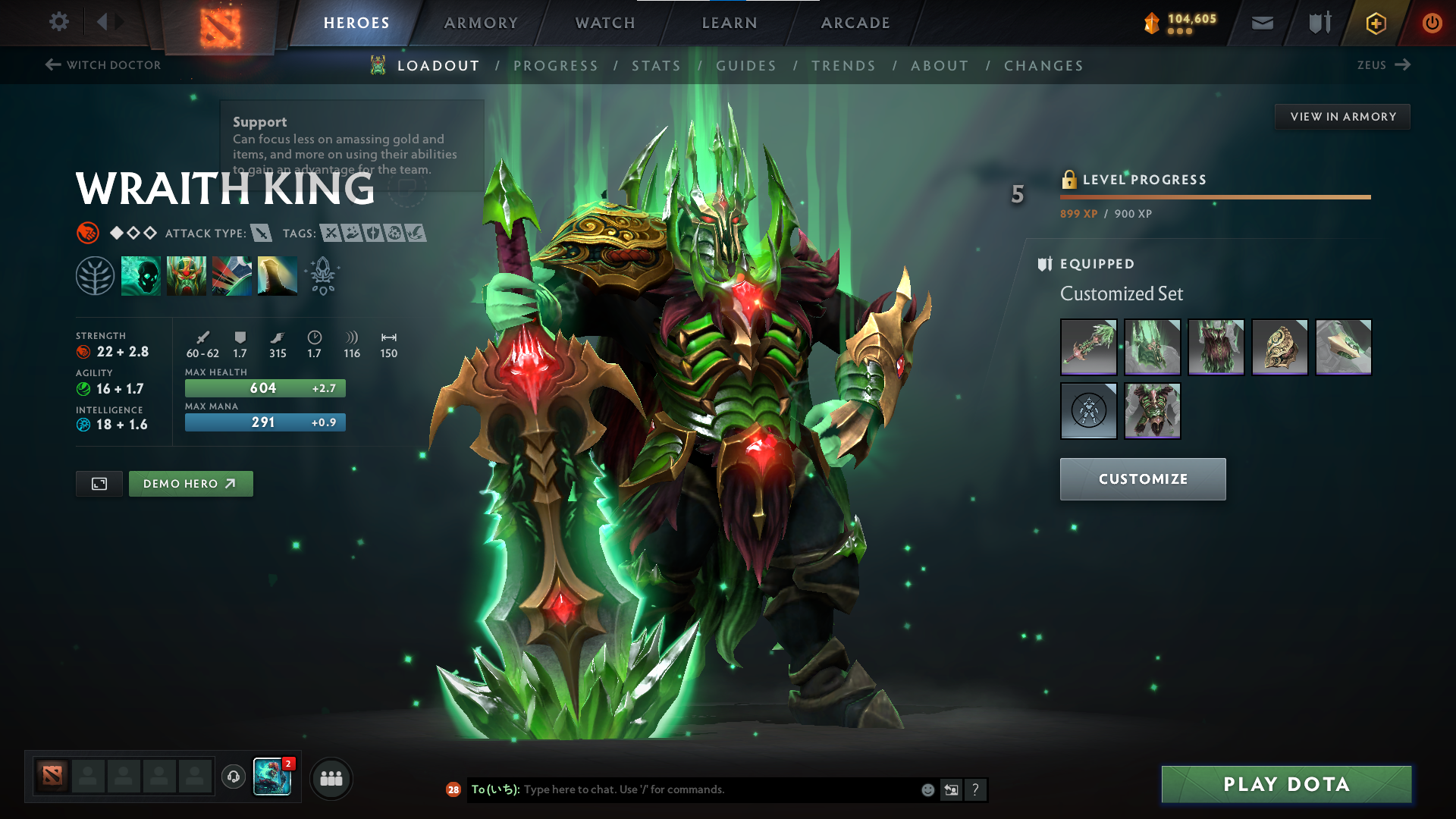Open the Vampiric Spirit ability icon
1456x819 pixels.
pos(186,275)
